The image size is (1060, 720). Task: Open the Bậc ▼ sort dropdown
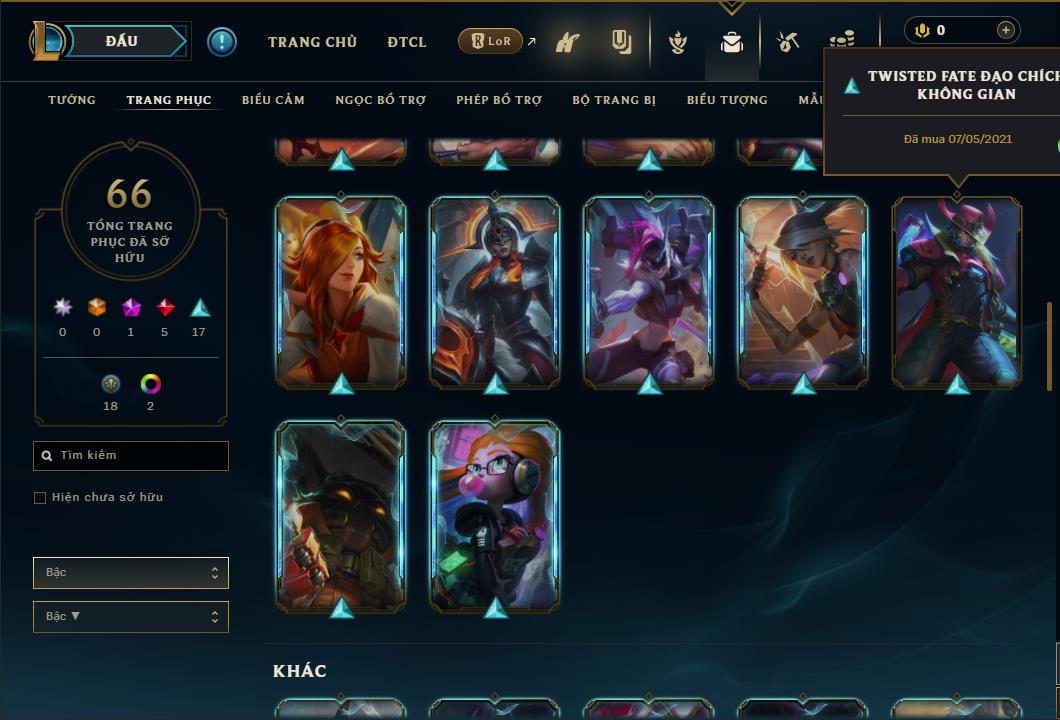pos(131,617)
